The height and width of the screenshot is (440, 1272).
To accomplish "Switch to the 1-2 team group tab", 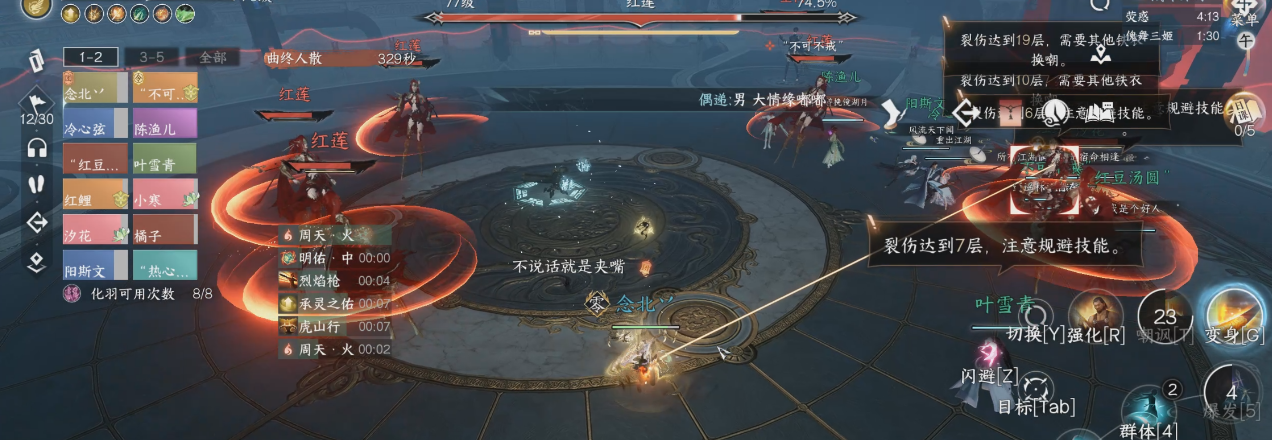I will 91,57.
